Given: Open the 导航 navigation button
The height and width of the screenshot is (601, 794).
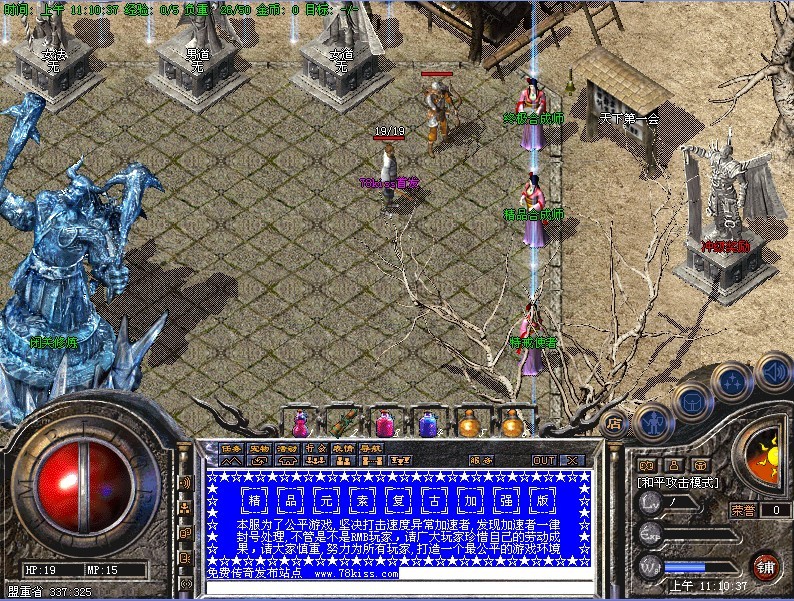Looking at the screenshot, I should click(371, 448).
